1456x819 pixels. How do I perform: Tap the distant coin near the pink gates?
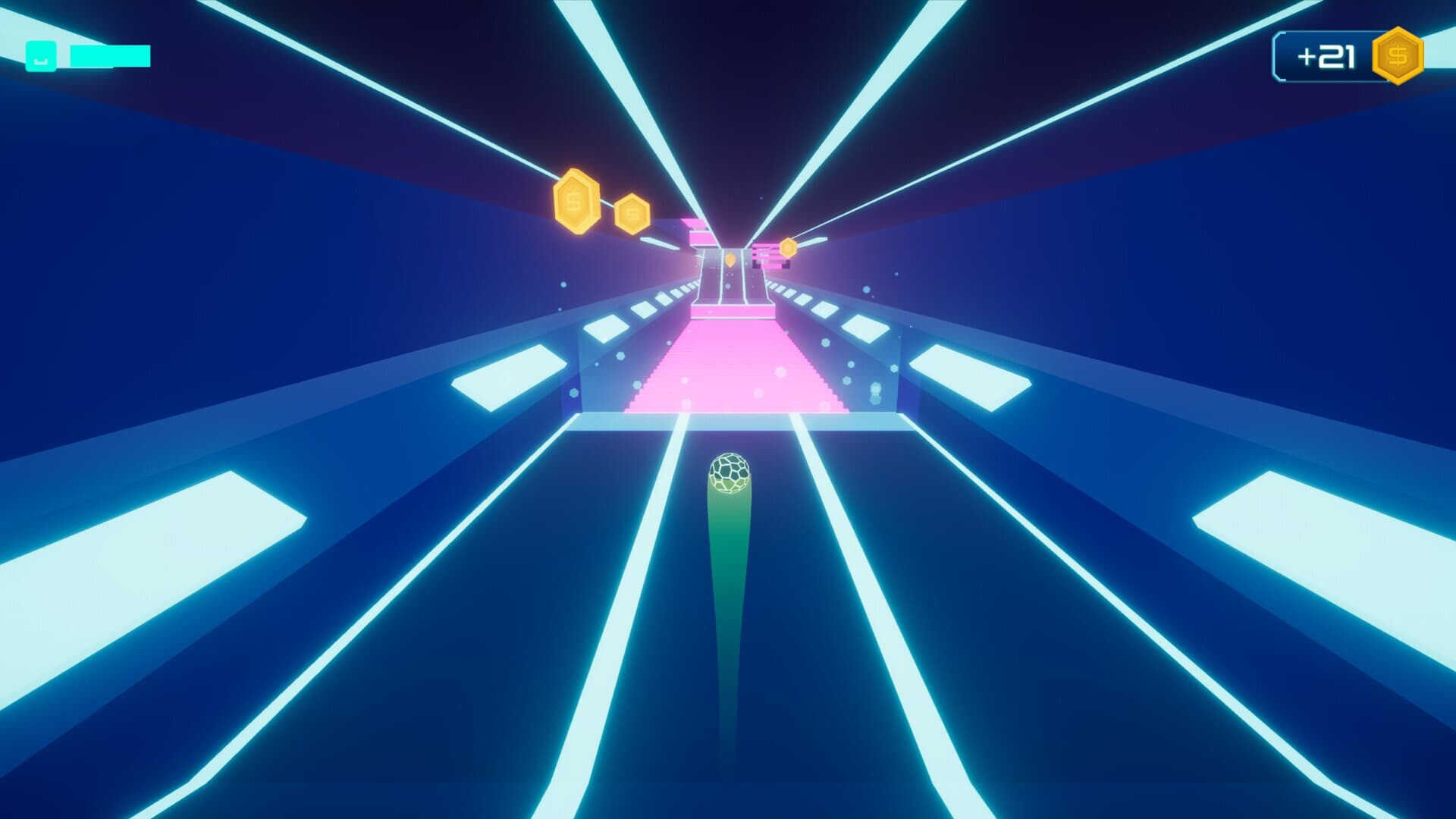730,259
